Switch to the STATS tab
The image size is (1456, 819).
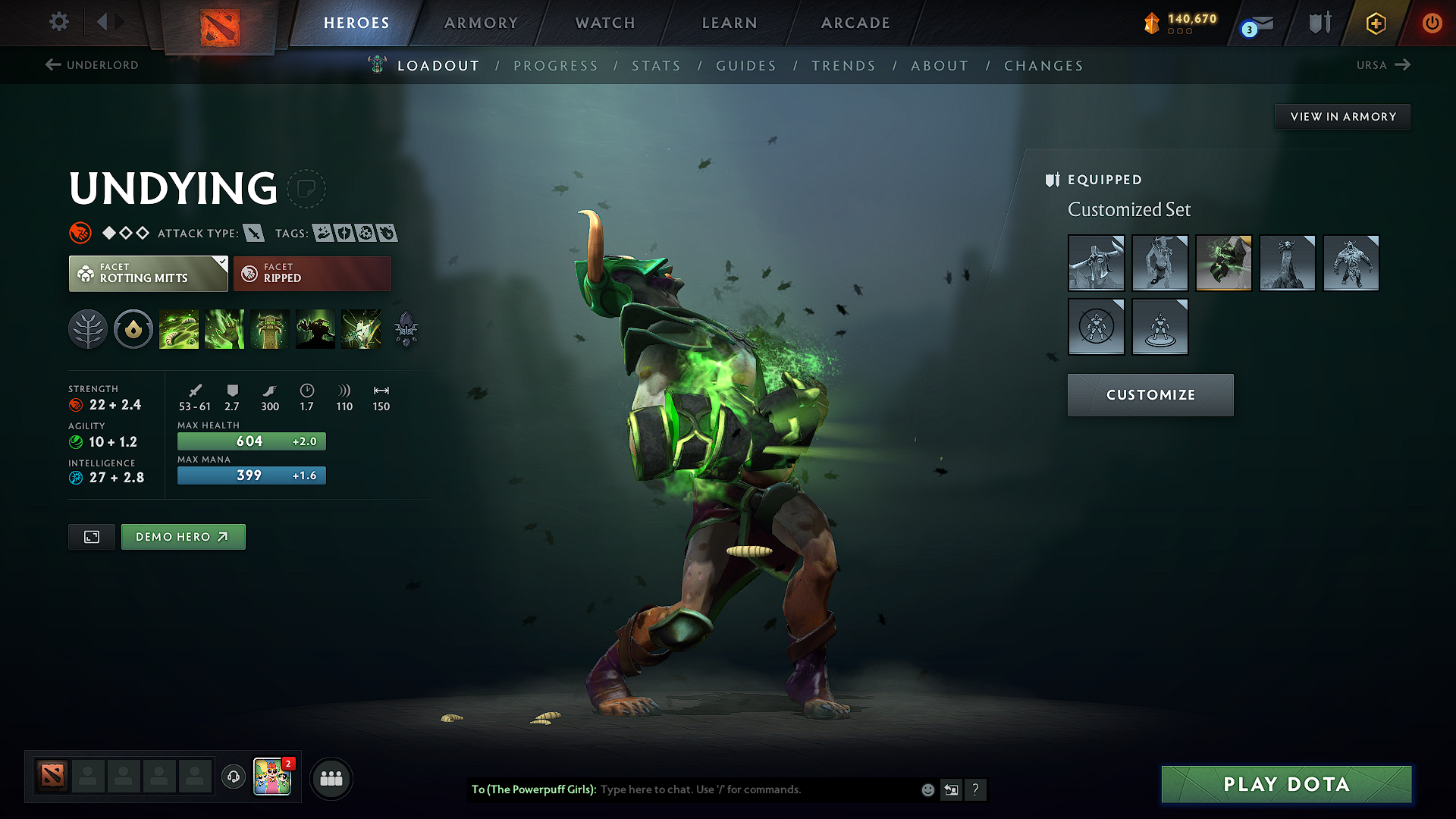[656, 66]
